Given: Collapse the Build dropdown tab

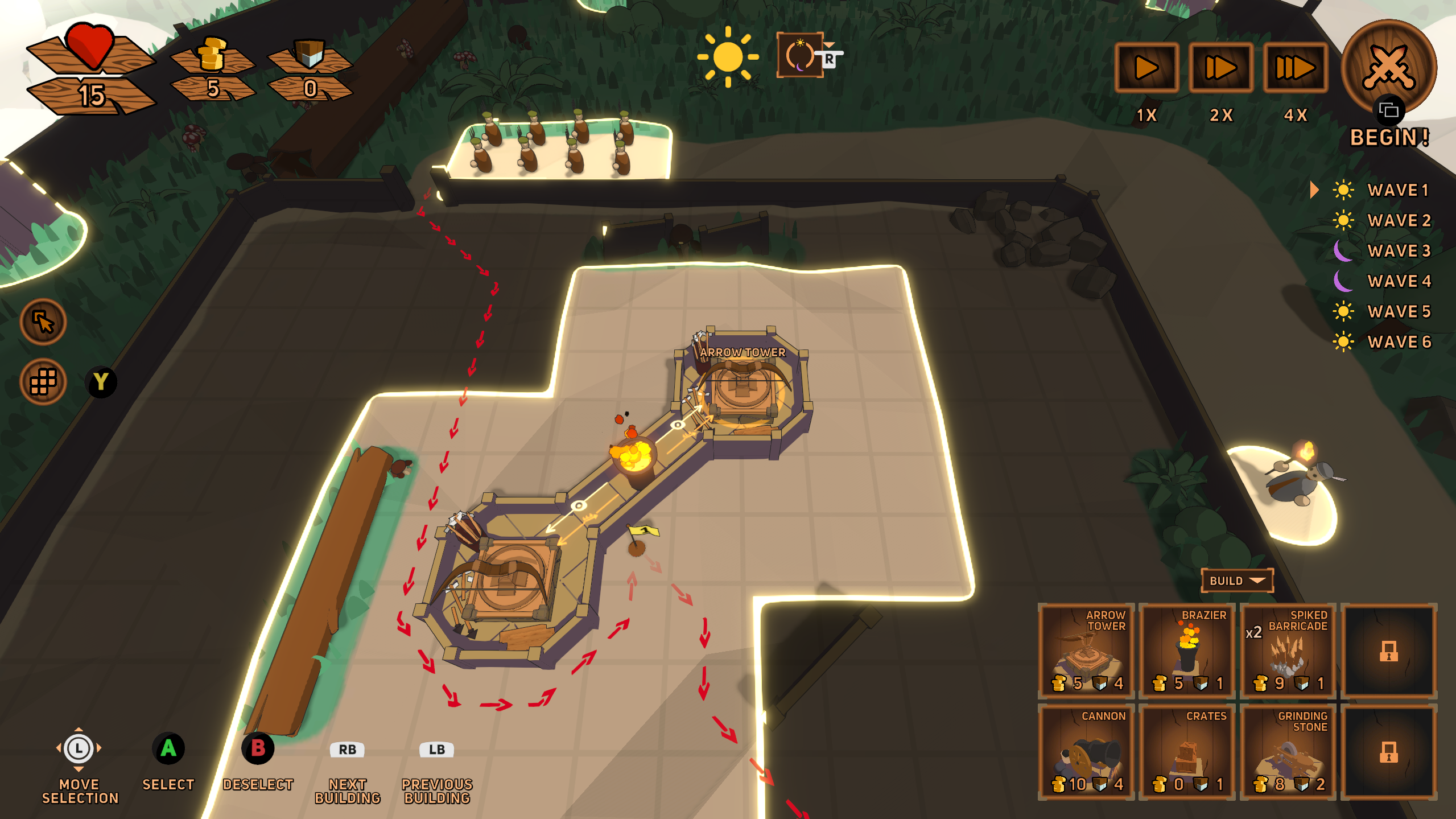Looking at the screenshot, I should point(1237,581).
